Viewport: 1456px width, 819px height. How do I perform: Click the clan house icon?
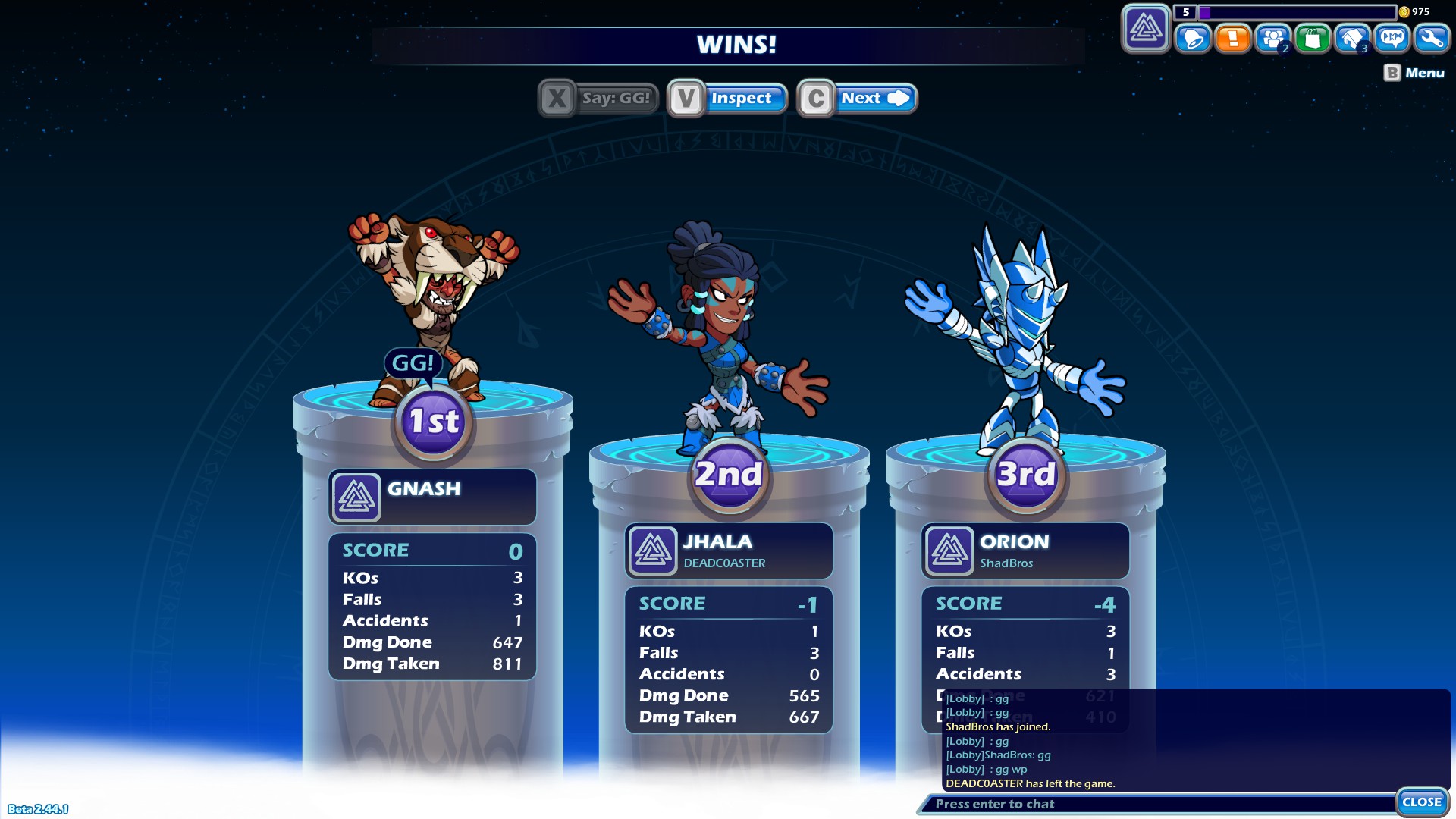pos(1353,39)
